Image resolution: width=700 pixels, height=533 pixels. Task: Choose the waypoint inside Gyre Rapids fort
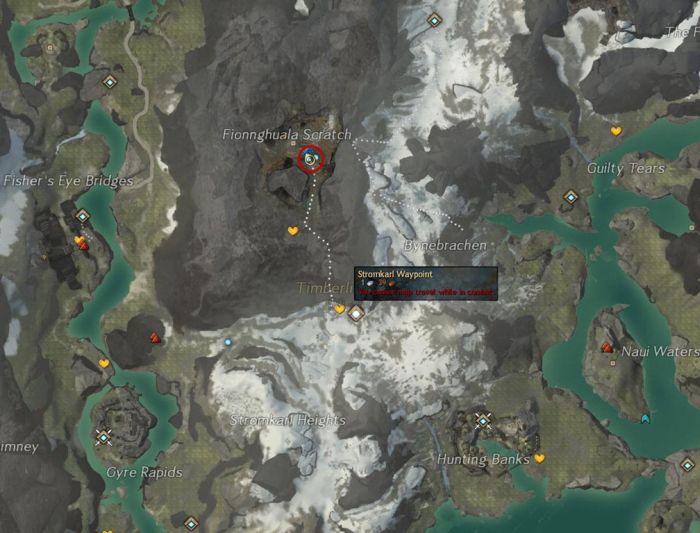(102, 436)
